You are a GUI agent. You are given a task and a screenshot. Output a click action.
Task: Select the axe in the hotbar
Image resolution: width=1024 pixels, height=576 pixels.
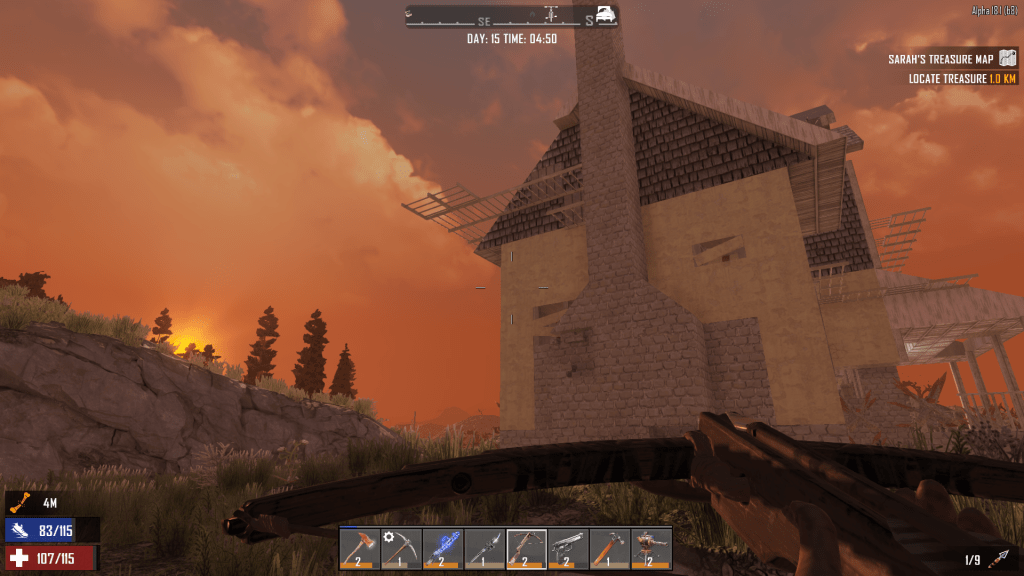[360, 548]
